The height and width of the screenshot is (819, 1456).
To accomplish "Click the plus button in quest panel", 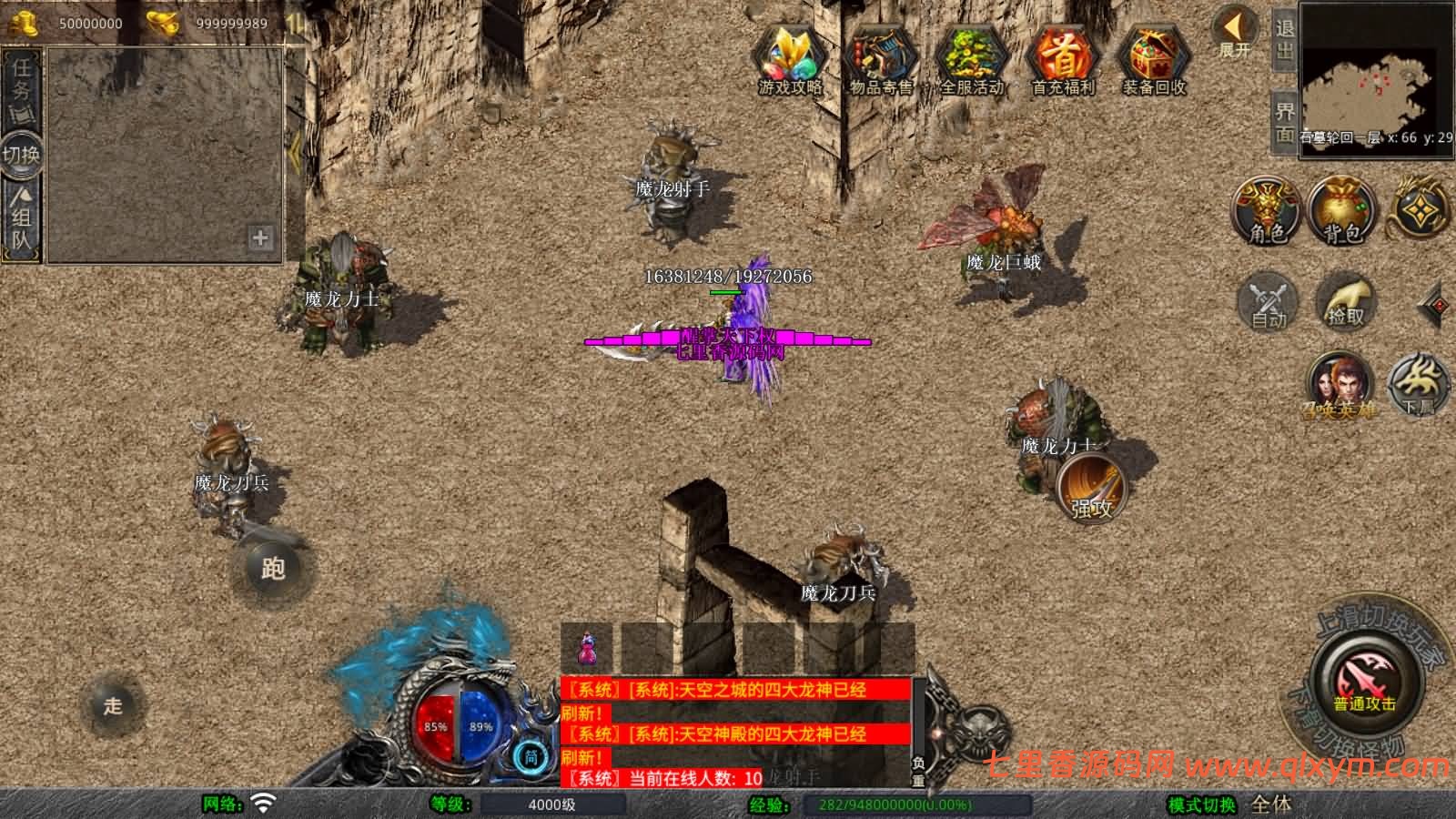I will pyautogui.click(x=260, y=238).
